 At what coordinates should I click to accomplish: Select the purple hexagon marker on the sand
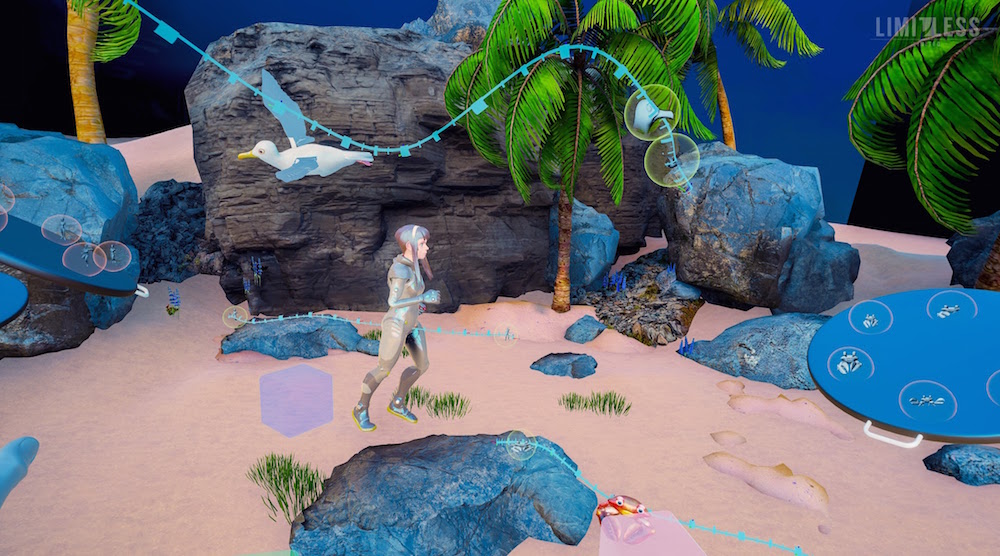click(x=296, y=400)
